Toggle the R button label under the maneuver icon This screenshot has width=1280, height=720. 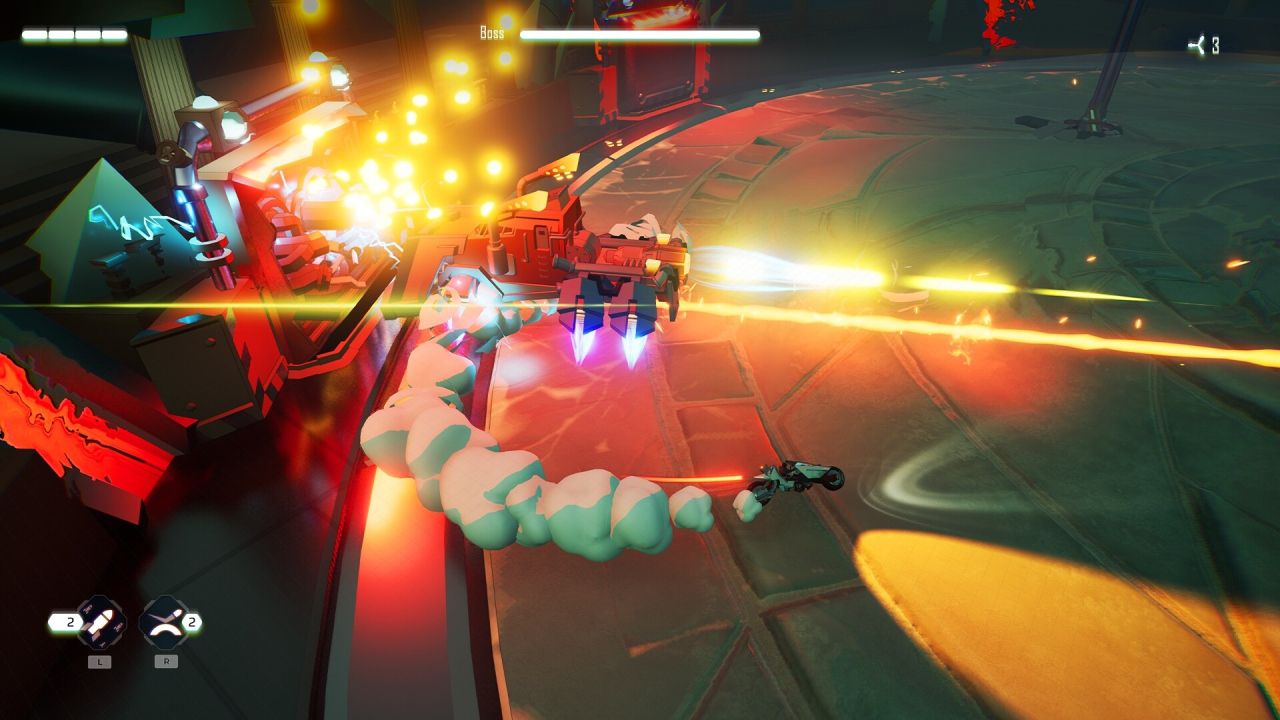pos(164,660)
